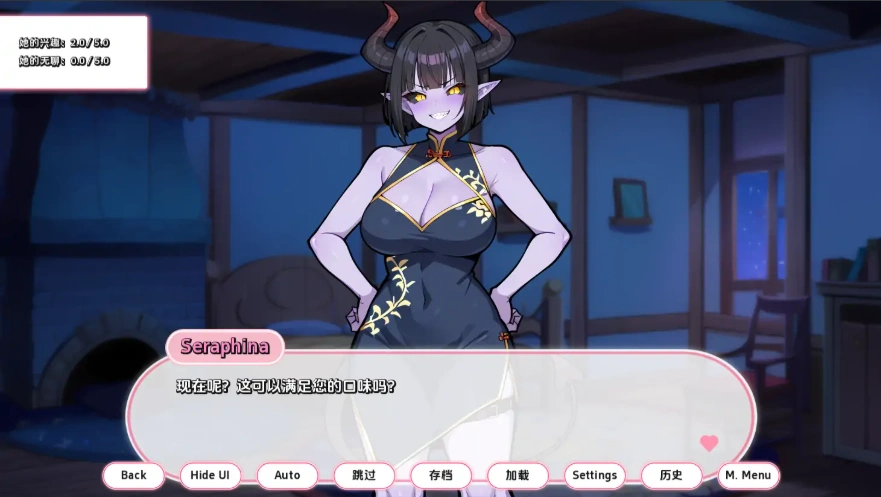Show the 历史 dialogue history

click(672, 475)
